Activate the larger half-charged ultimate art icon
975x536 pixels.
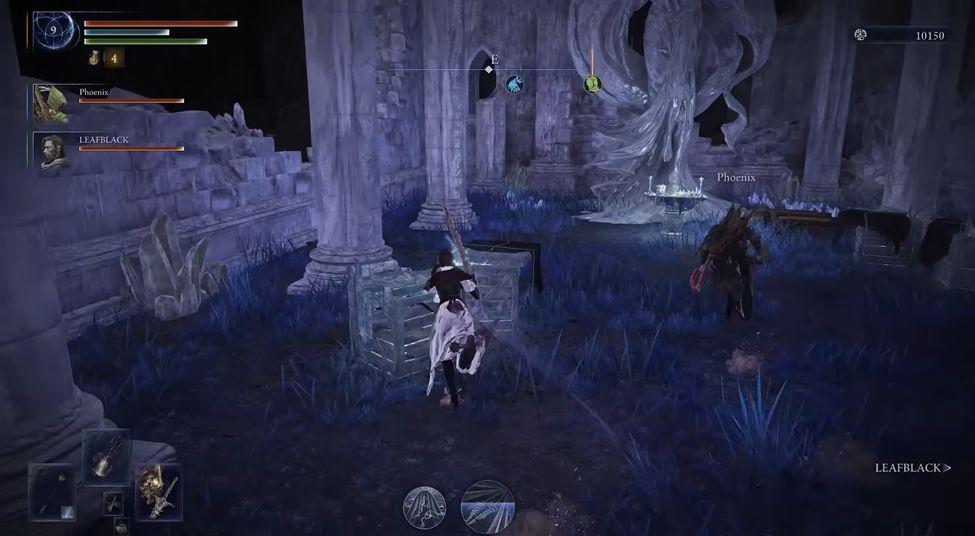click(x=488, y=506)
